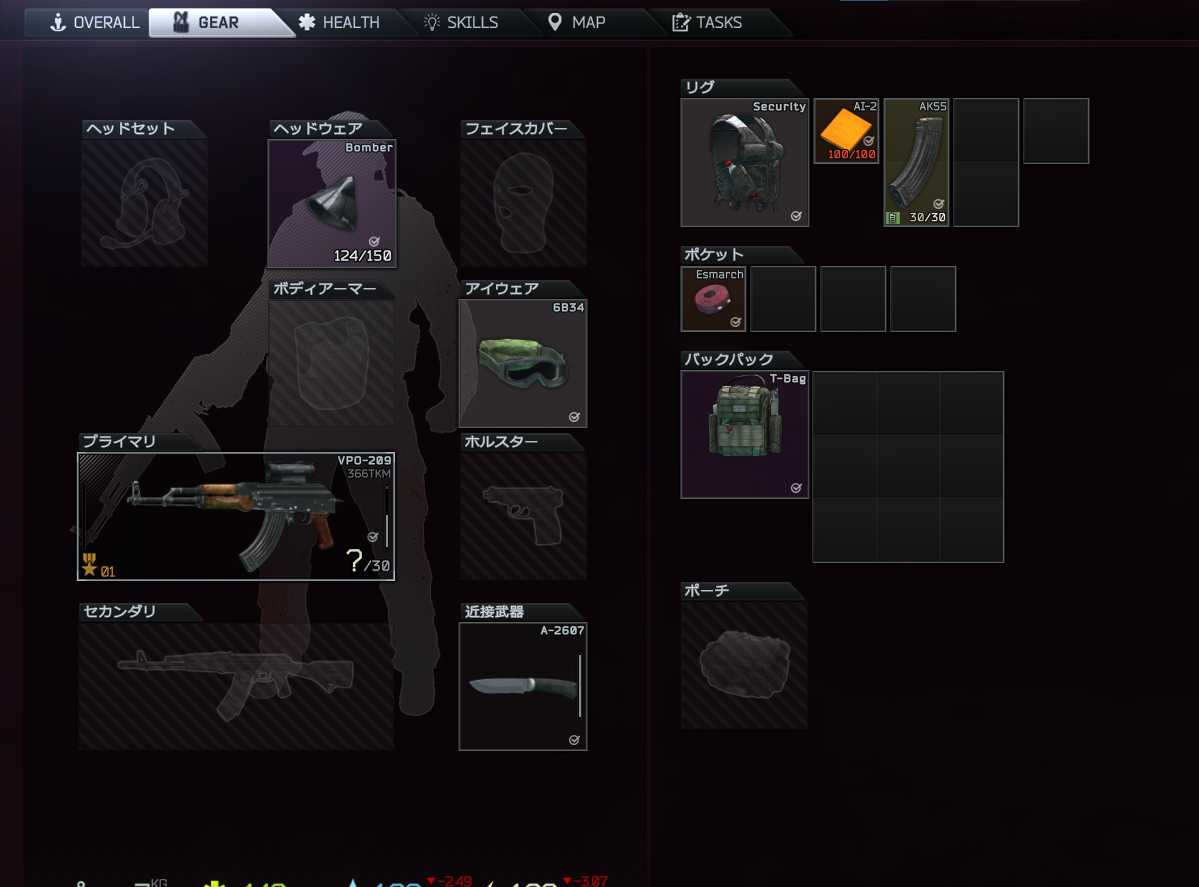Choose the A-2607 melee knife
1199x887 pixels.
pos(523,686)
